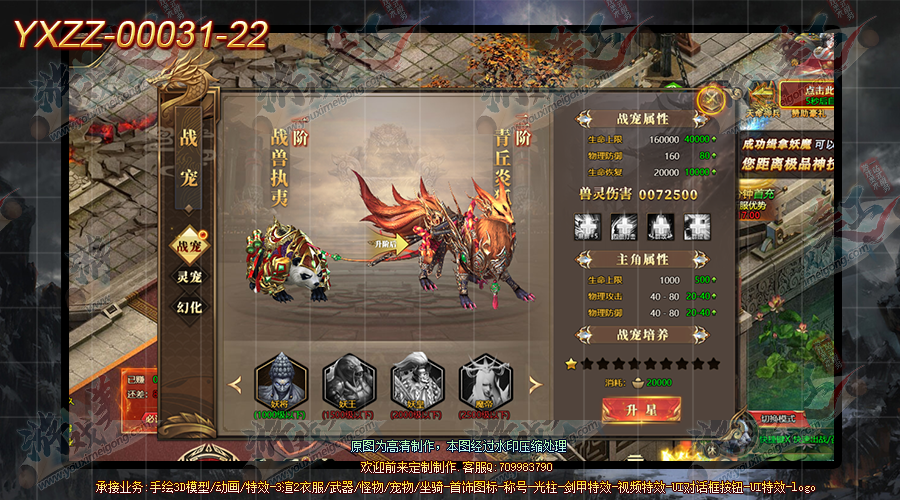Click the last beast spirit skill icon
The height and width of the screenshot is (500, 900).
click(697, 227)
